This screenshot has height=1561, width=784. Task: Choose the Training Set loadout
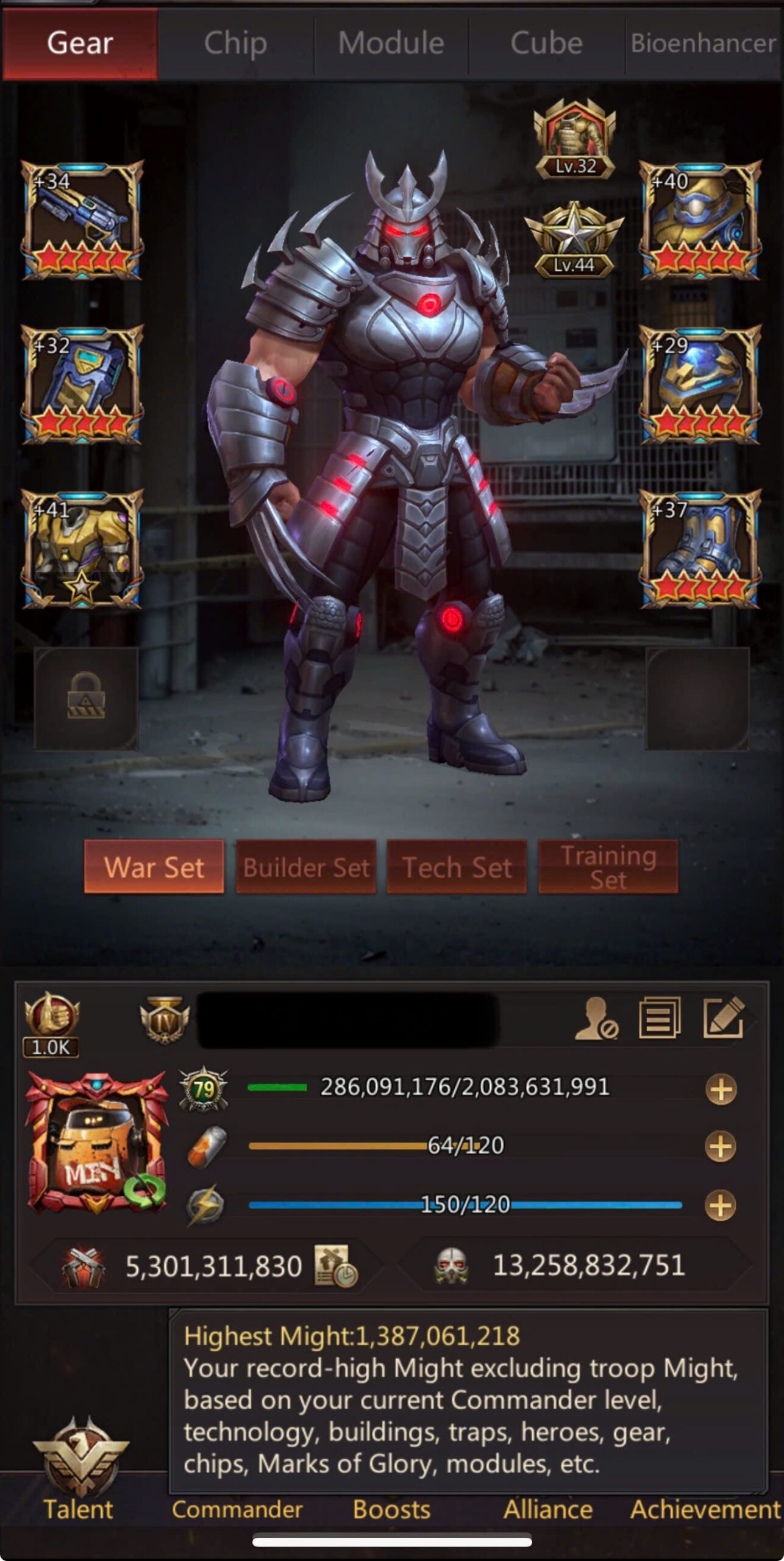tap(608, 866)
